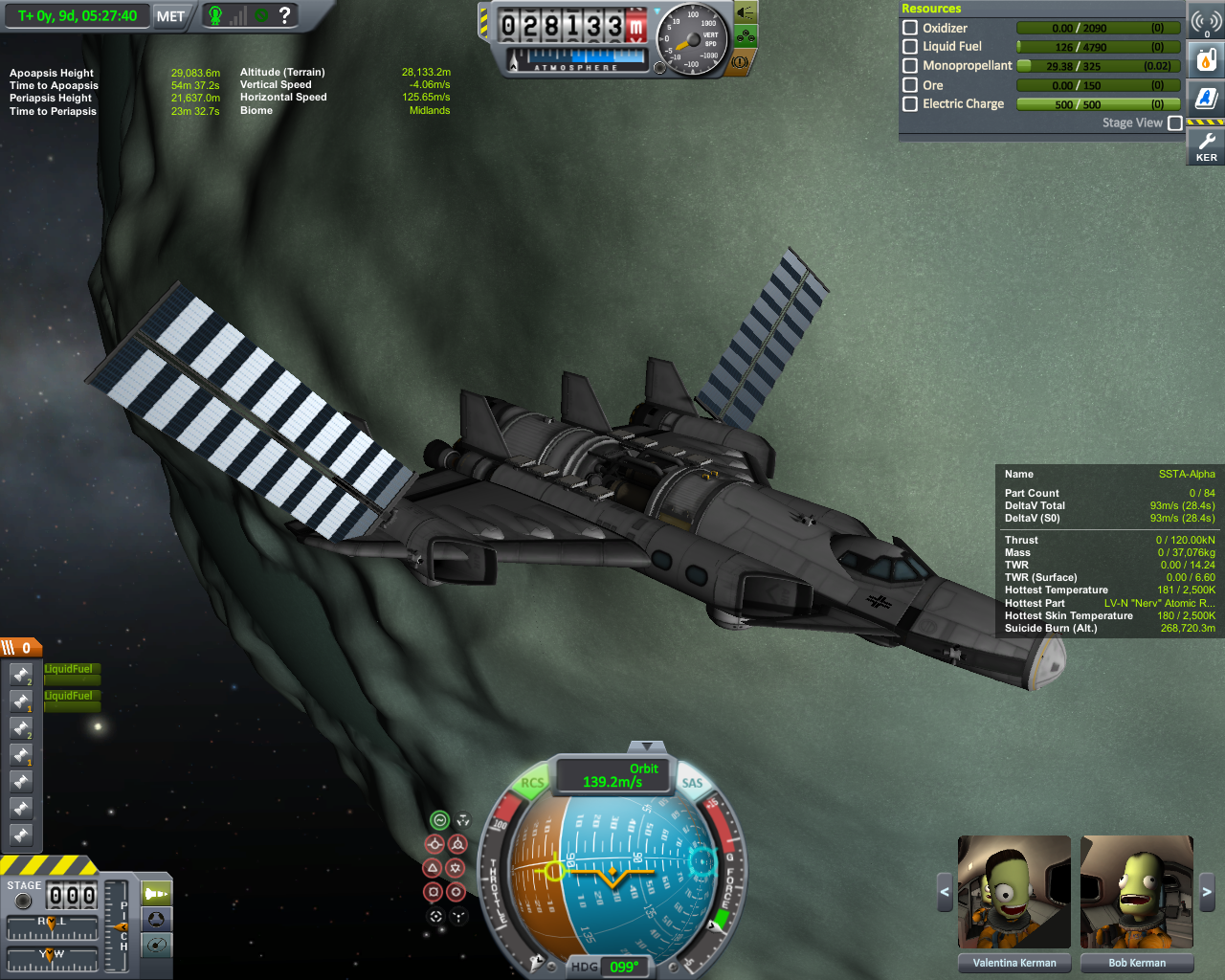The width and height of the screenshot is (1225, 980).
Task: Select Bob Kerman's crew portrait
Action: (1137, 894)
